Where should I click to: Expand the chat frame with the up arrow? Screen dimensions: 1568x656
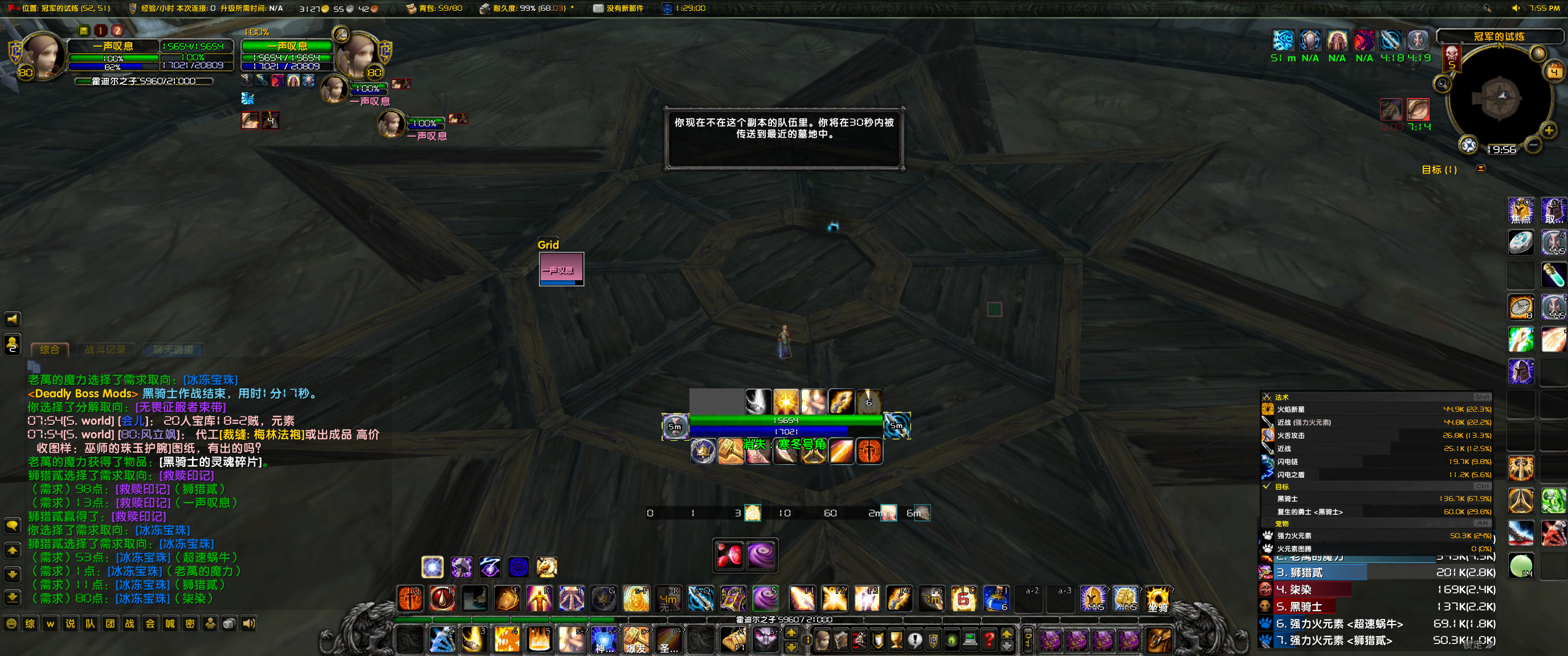pos(12,550)
